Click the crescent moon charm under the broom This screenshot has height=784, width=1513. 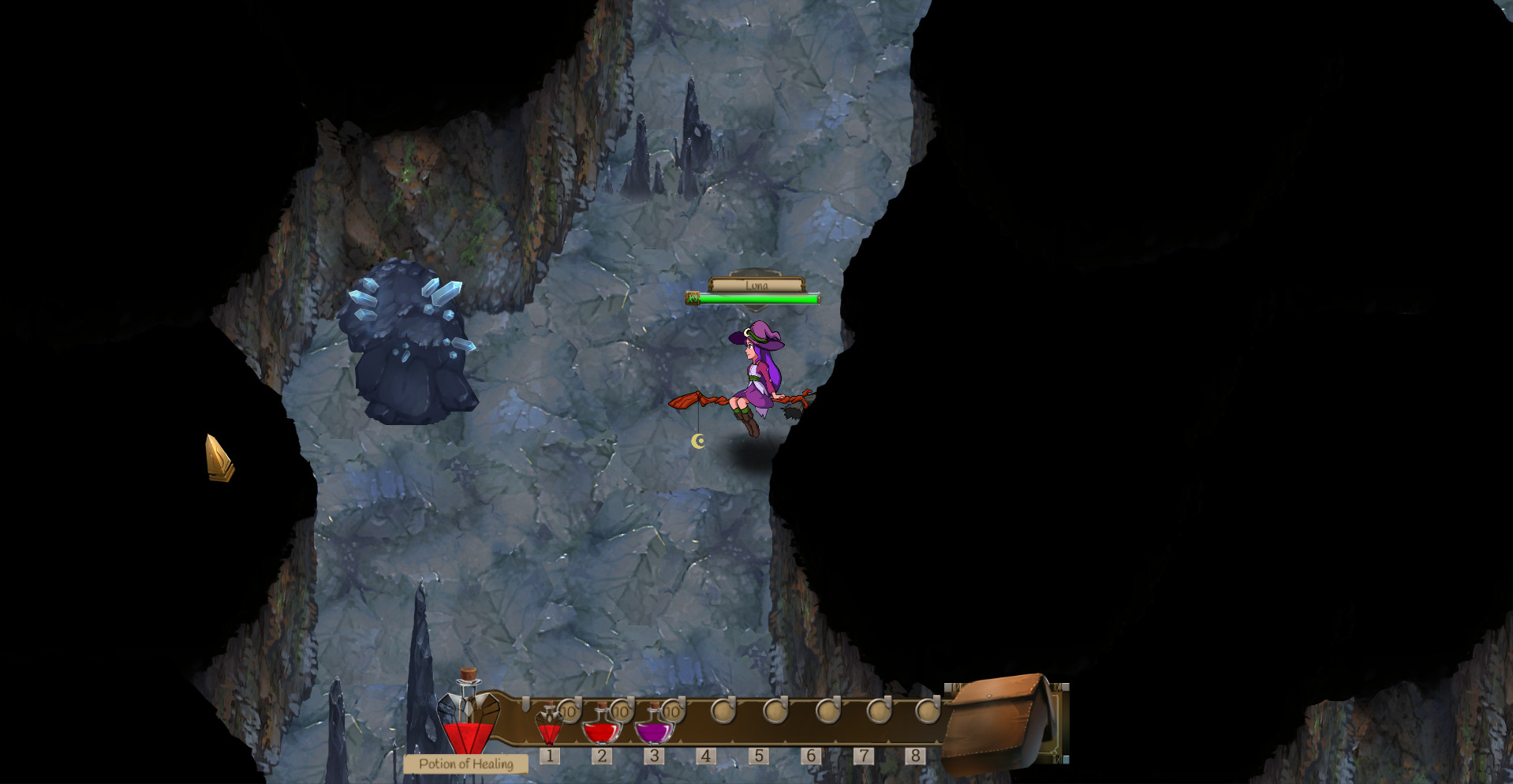pos(699,440)
